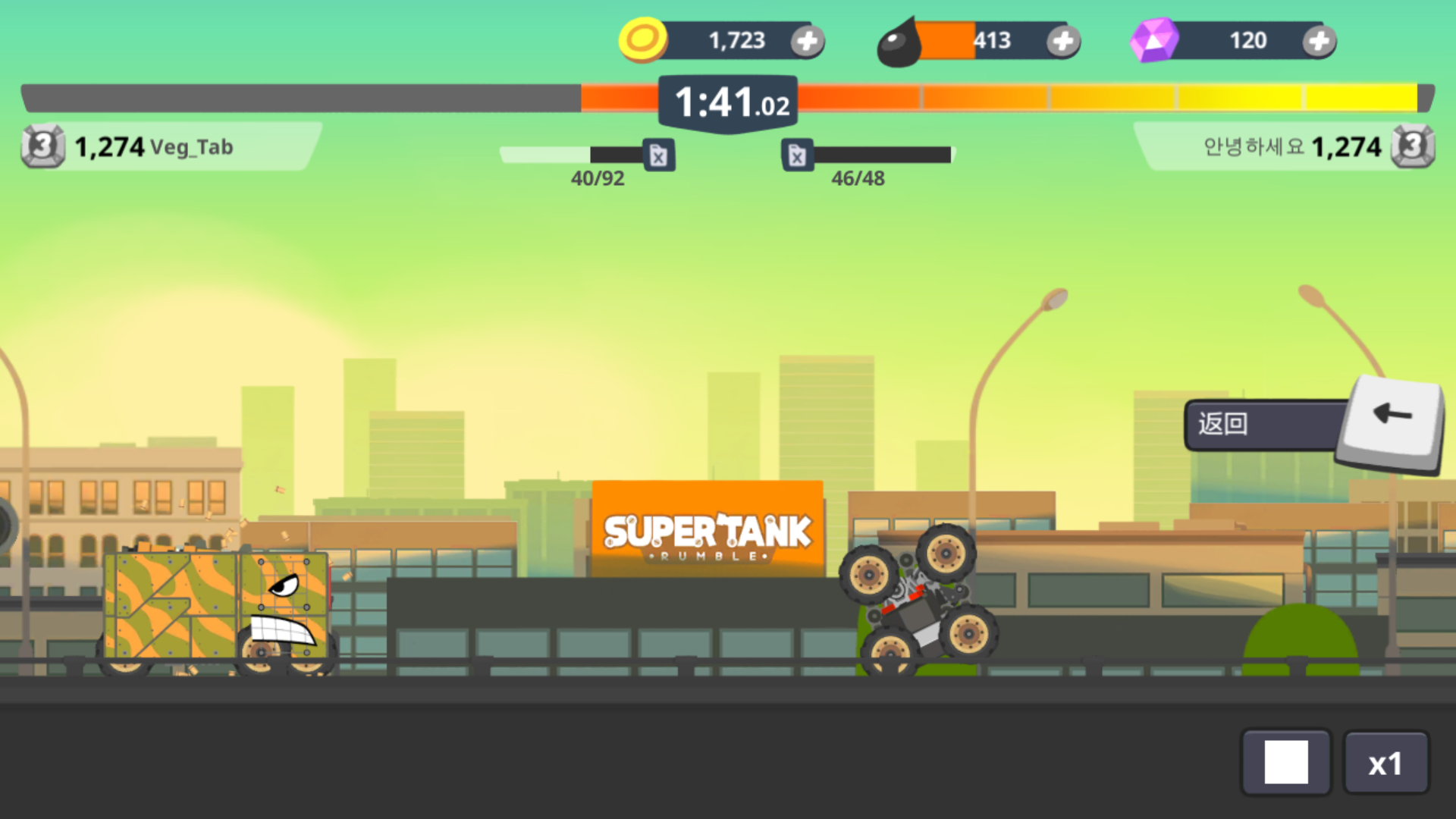Viewport: 1456px width, 819px height.
Task: Tap the fuel canister icon above 46/48
Action: (x=798, y=155)
